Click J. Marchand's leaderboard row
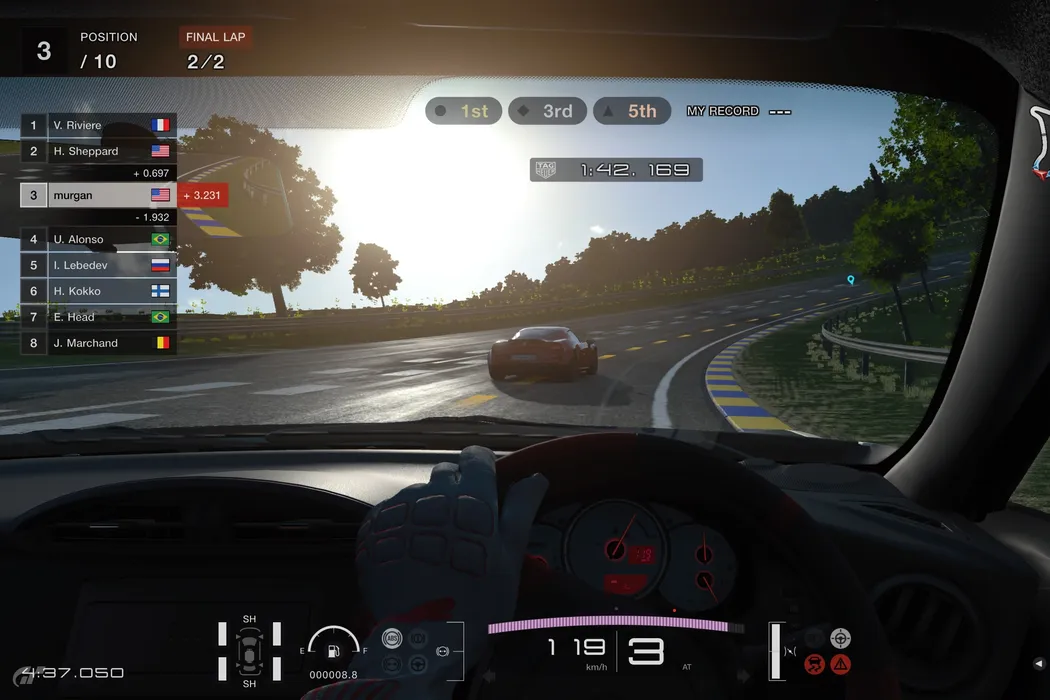Screen dimensions: 1050x700 [x=98, y=343]
